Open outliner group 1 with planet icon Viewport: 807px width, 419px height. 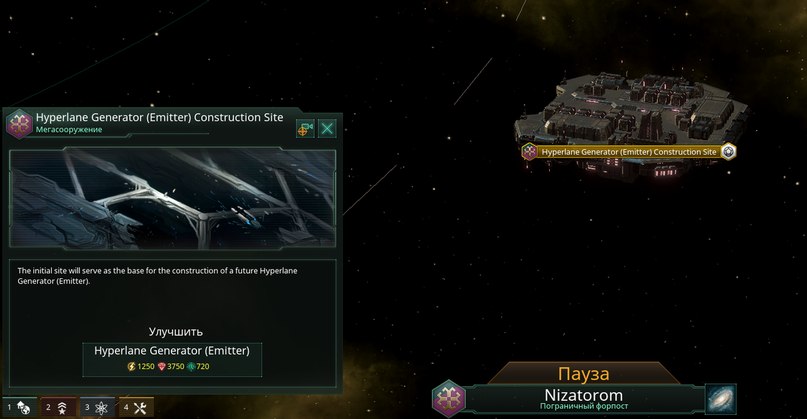tap(18, 407)
